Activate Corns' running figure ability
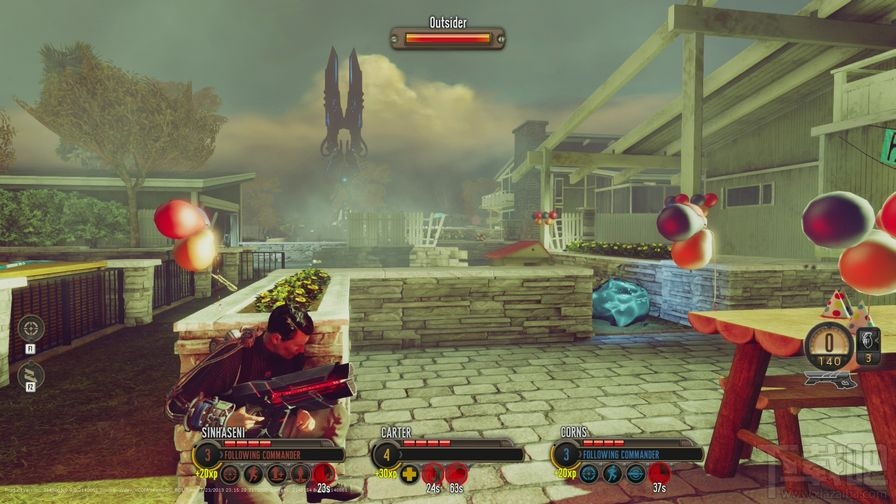 pos(612,474)
